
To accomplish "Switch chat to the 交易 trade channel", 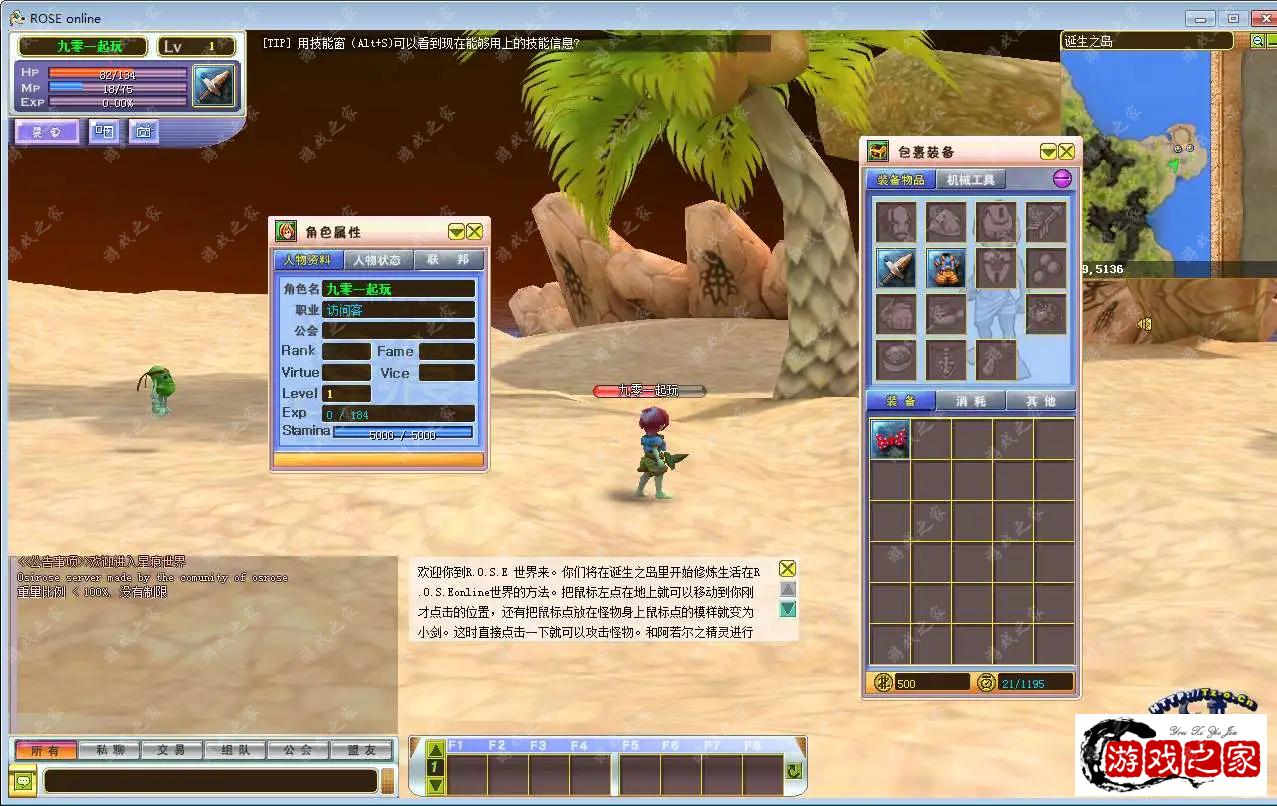I will pos(172,750).
